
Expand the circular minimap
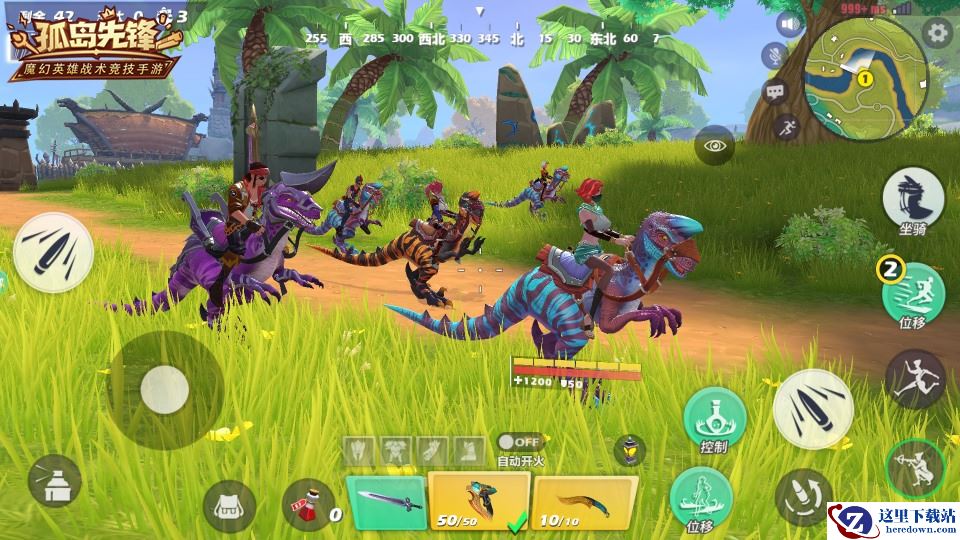pyautogui.click(x=864, y=77)
